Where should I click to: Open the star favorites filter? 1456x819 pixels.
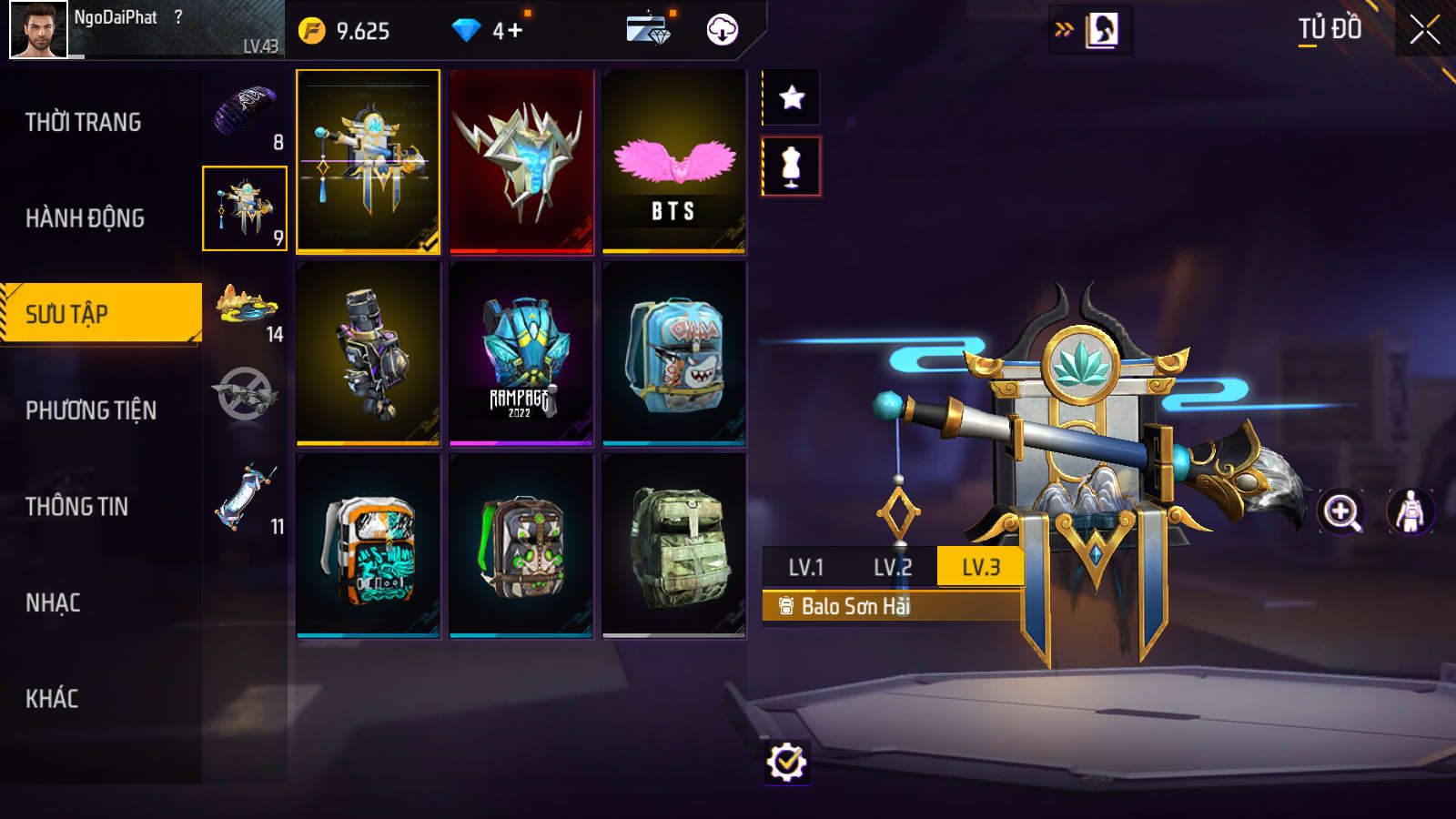click(x=792, y=97)
